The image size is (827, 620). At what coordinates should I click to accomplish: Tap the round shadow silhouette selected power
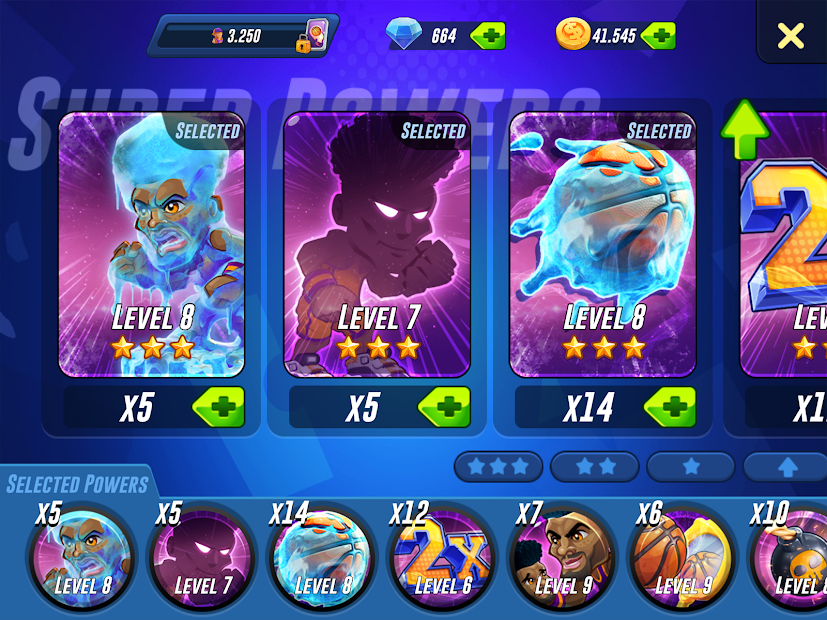click(201, 559)
